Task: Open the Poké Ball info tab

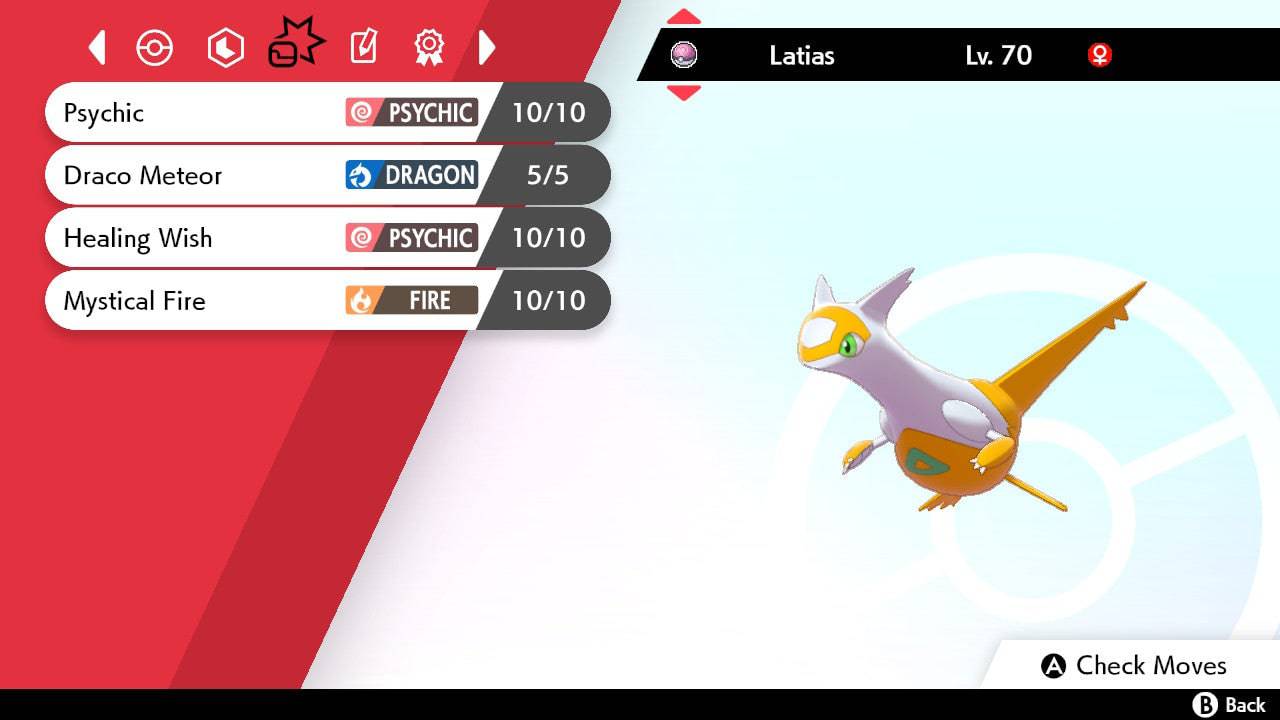Action: click(155, 48)
